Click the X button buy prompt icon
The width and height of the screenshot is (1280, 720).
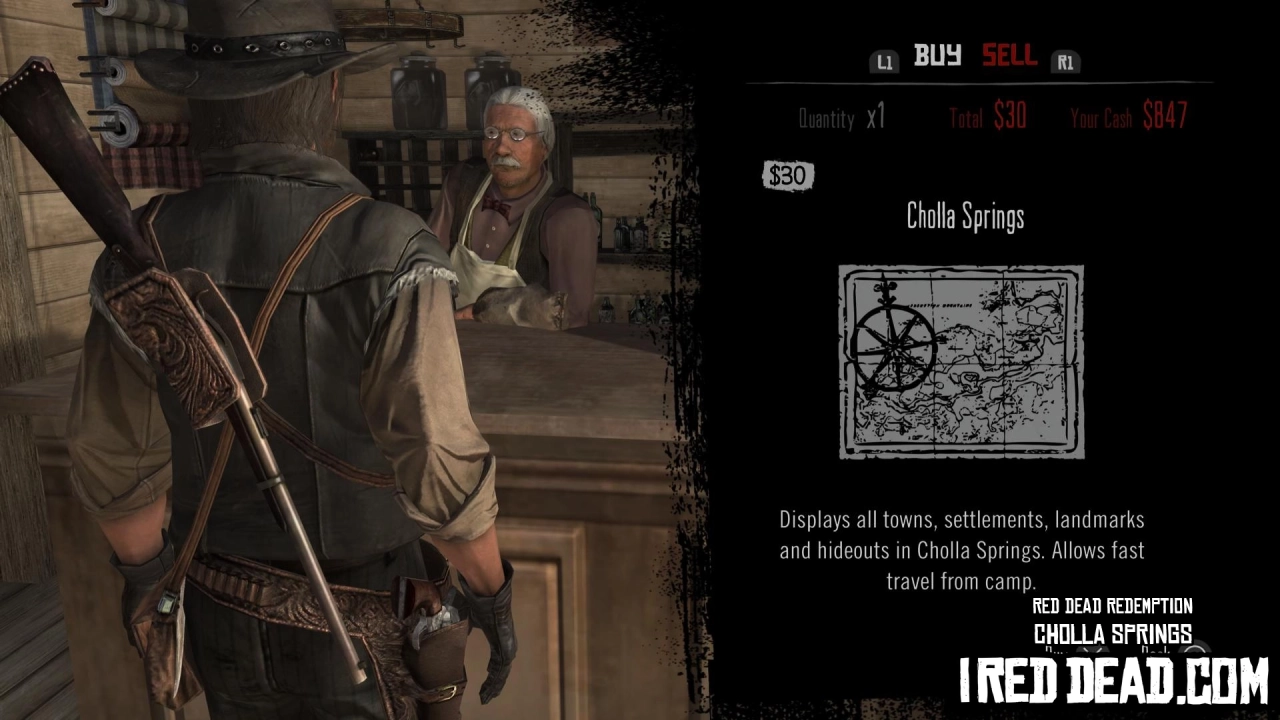[1095, 649]
